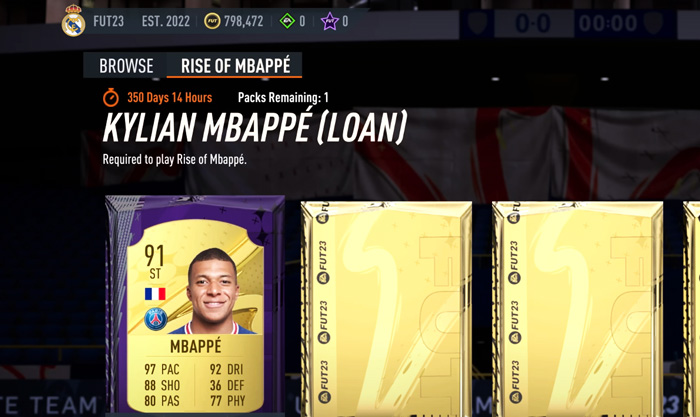Switch to the Browse tab
Screen dimensions: 700x417
126,67
